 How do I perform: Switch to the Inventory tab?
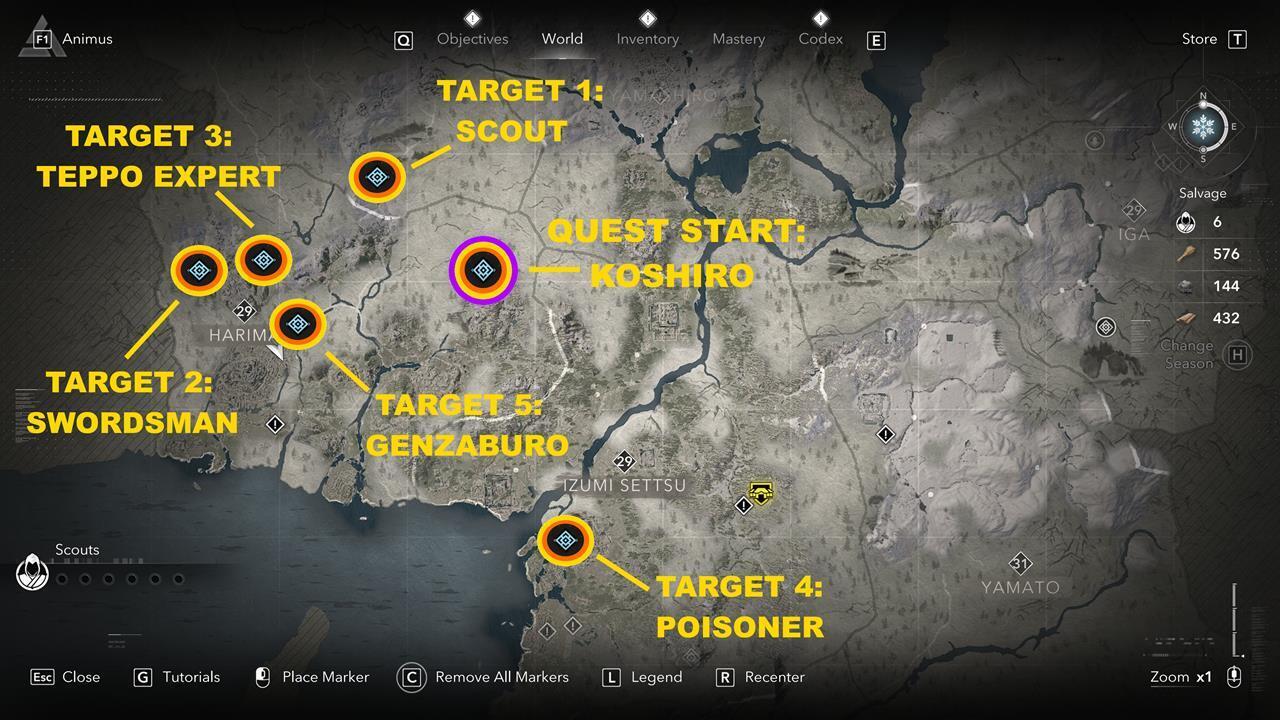click(647, 39)
